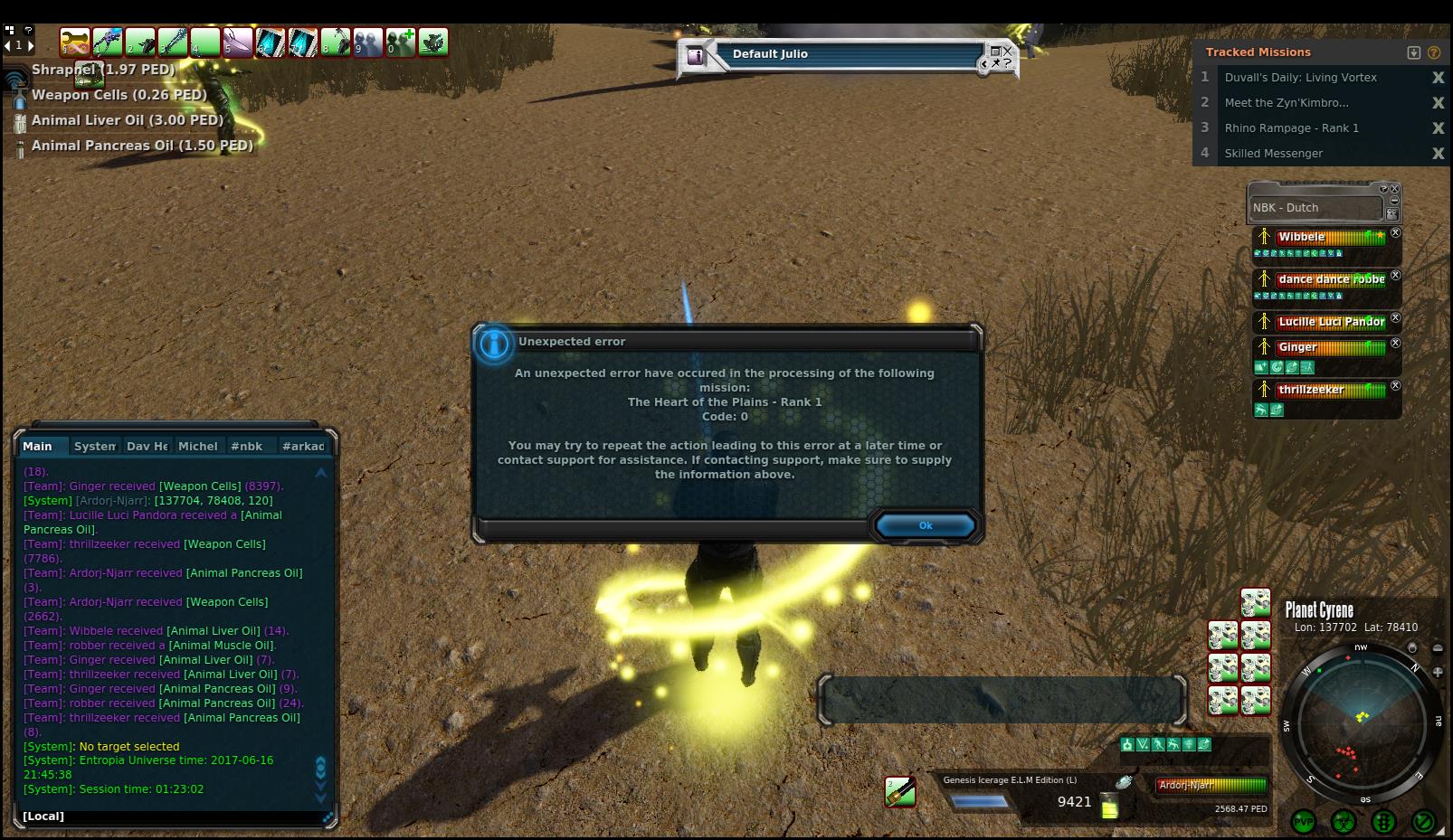Remove thrillzeeker from the team list

click(x=1395, y=386)
